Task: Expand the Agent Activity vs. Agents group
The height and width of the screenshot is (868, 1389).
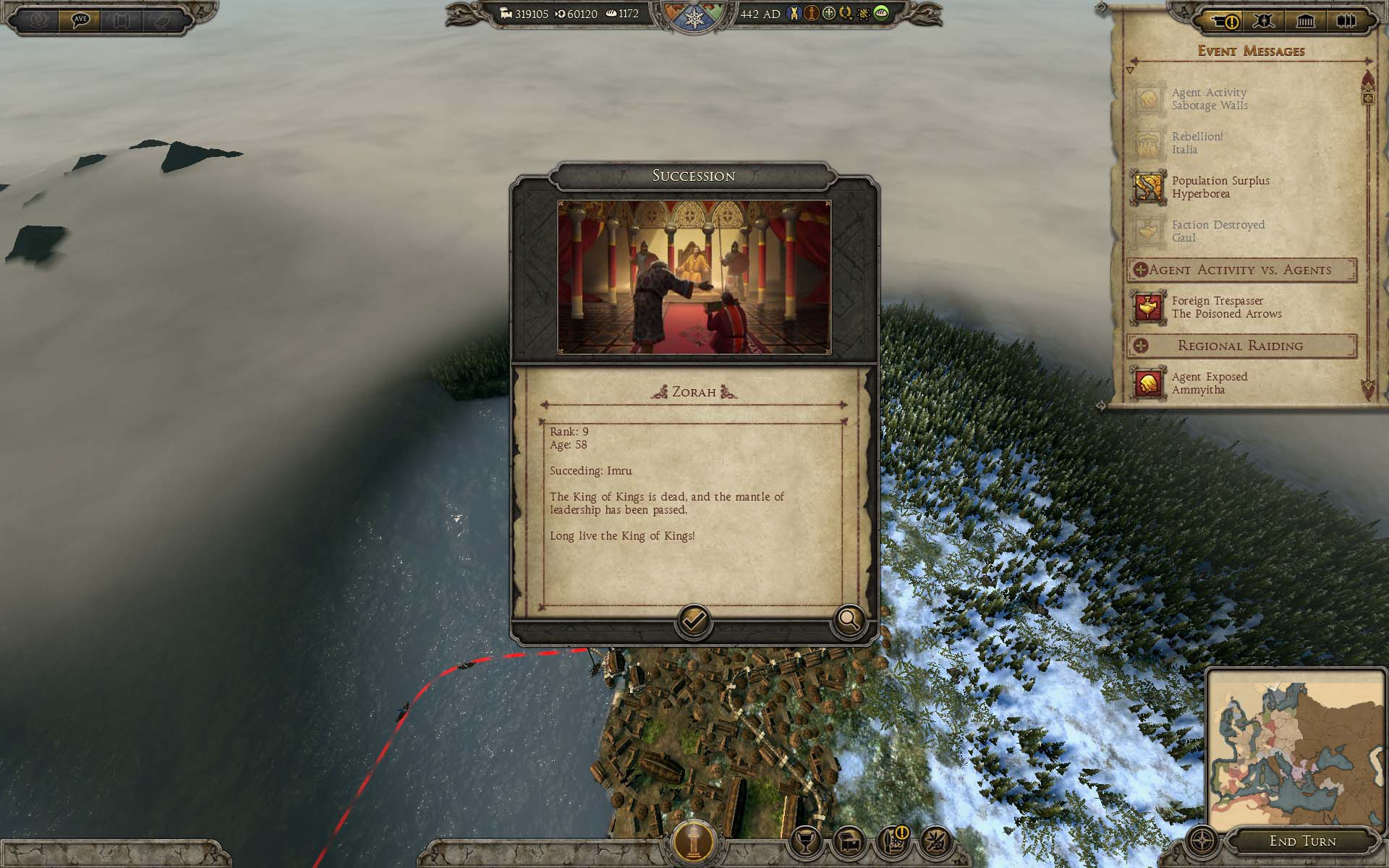Action: (1140, 270)
